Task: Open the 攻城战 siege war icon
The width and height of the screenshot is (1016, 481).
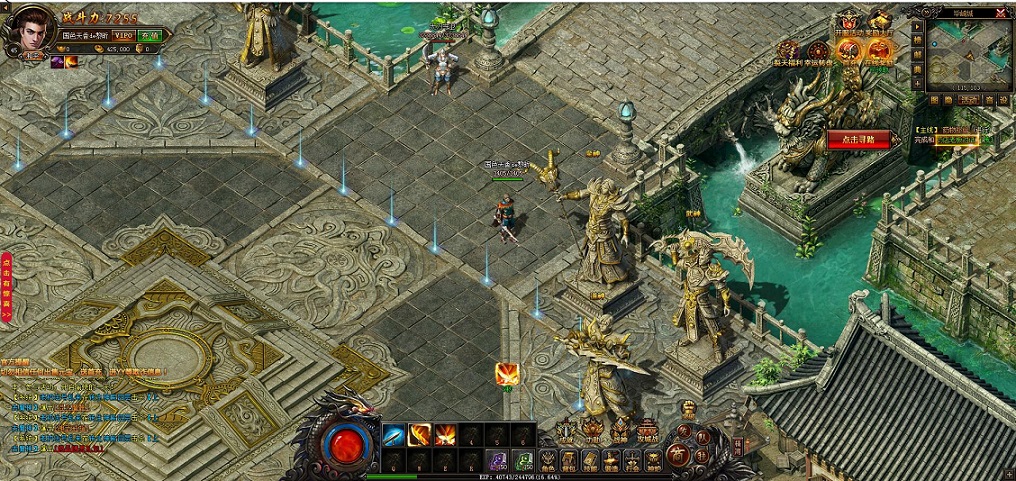Action: tap(647, 432)
